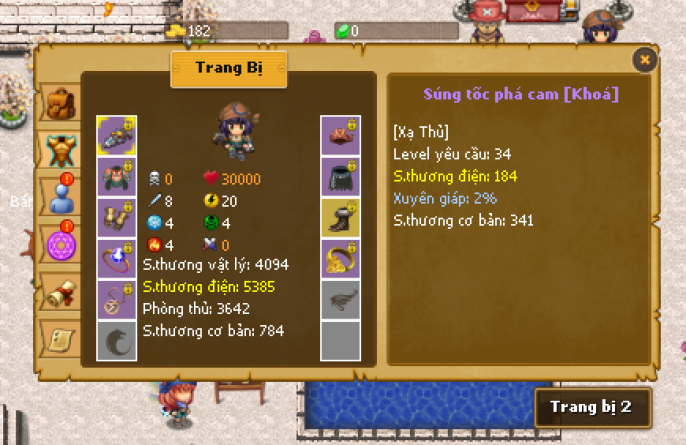The width and height of the screenshot is (686, 445).
Task: Select the red hat equipment slot
Action: click(x=339, y=135)
